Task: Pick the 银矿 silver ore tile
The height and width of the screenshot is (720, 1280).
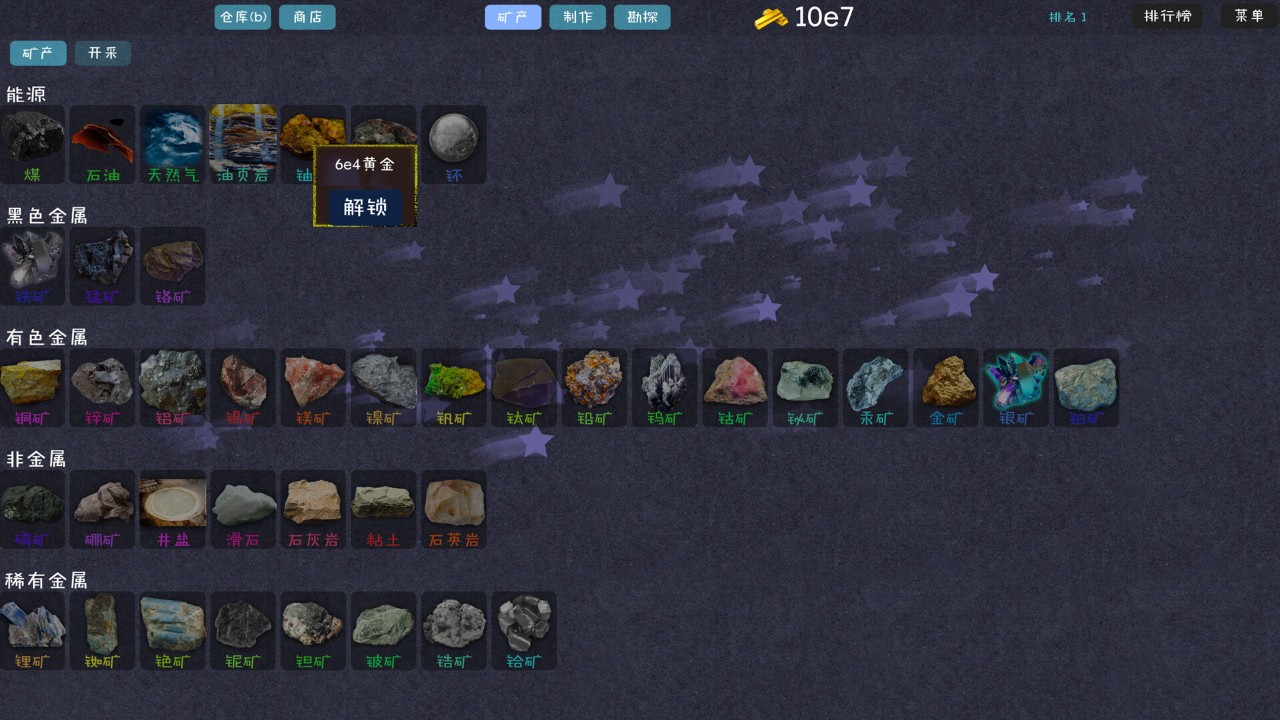Action: 1016,388
